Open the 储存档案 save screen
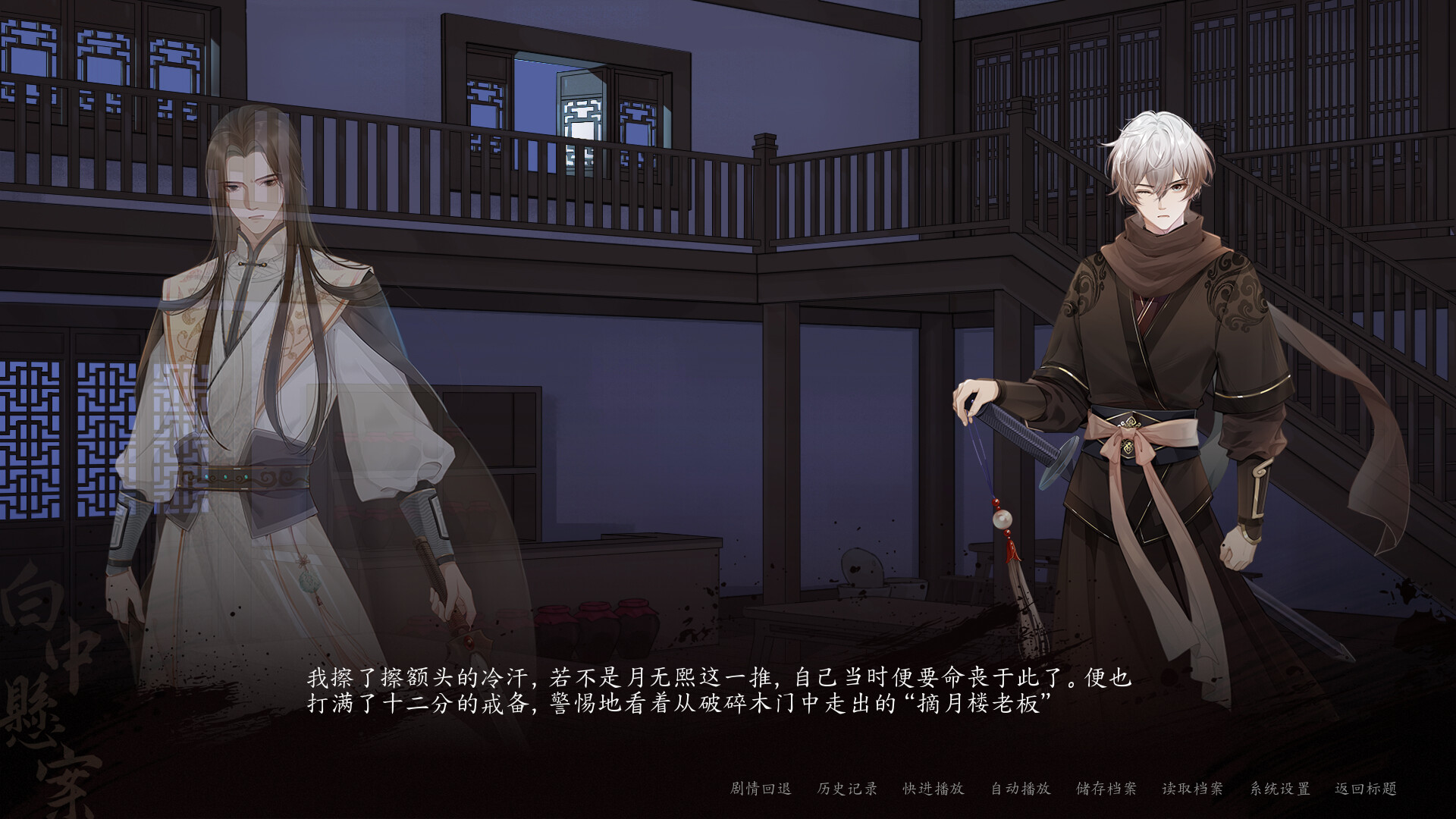Image resolution: width=1456 pixels, height=819 pixels. 1104,789
